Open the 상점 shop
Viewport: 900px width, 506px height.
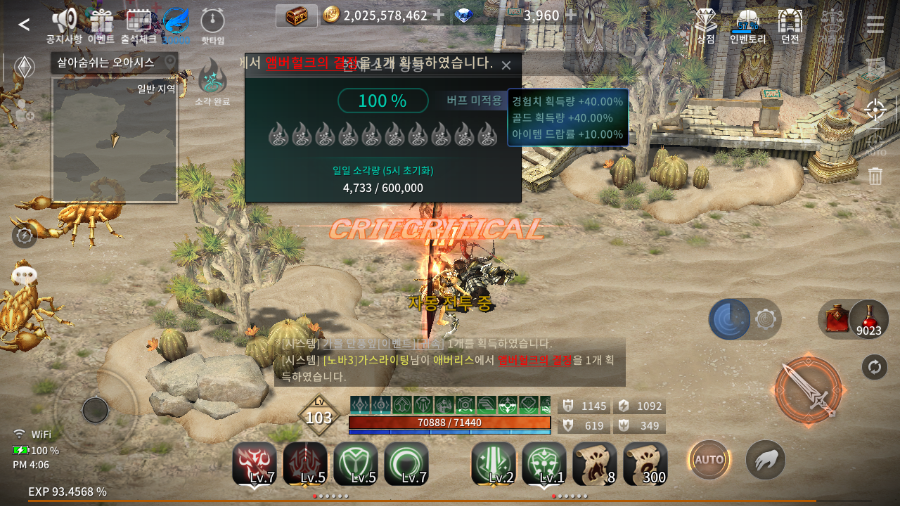coord(706,22)
